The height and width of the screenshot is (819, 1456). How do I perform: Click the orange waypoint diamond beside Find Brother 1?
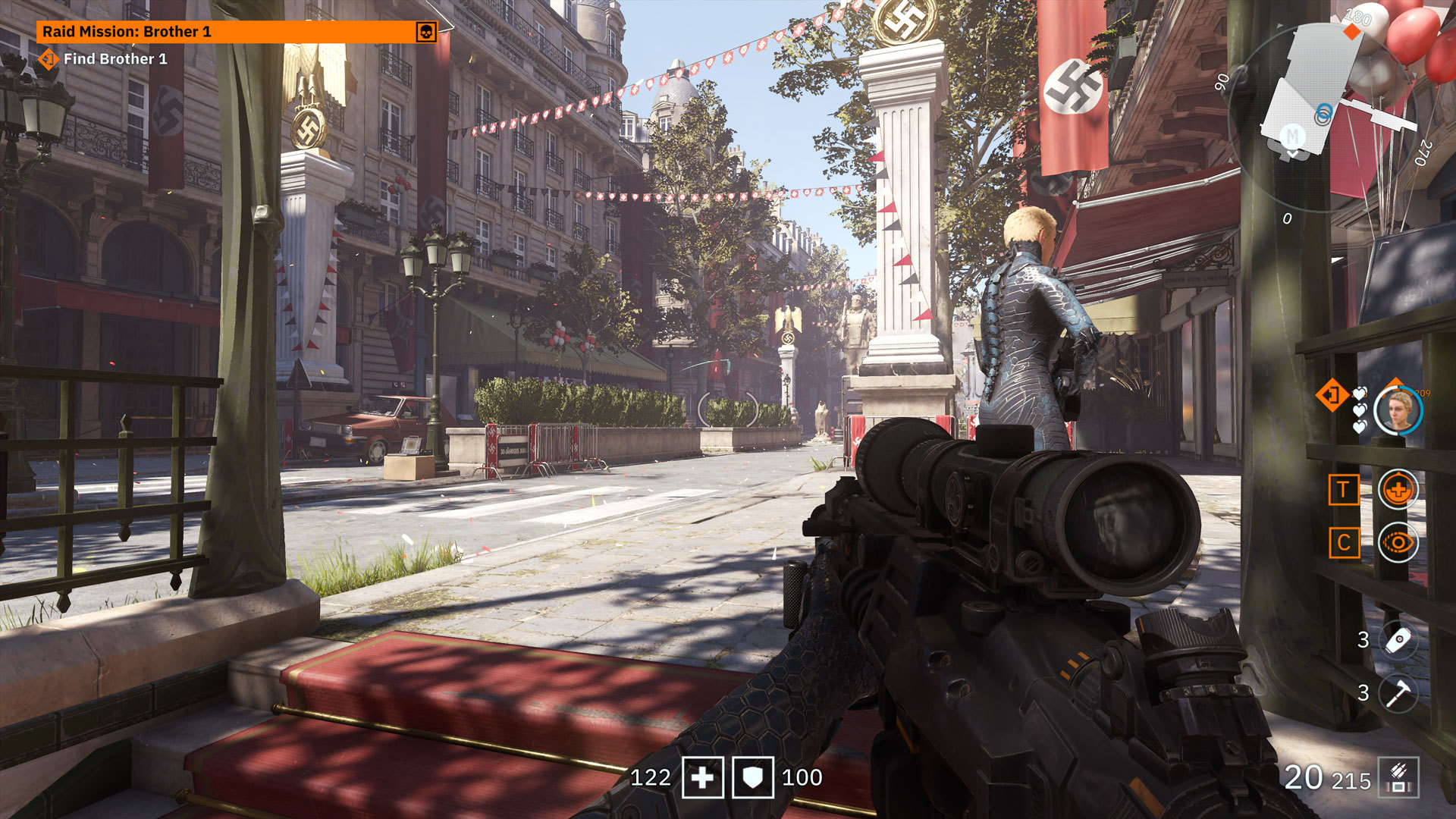pyautogui.click(x=48, y=60)
